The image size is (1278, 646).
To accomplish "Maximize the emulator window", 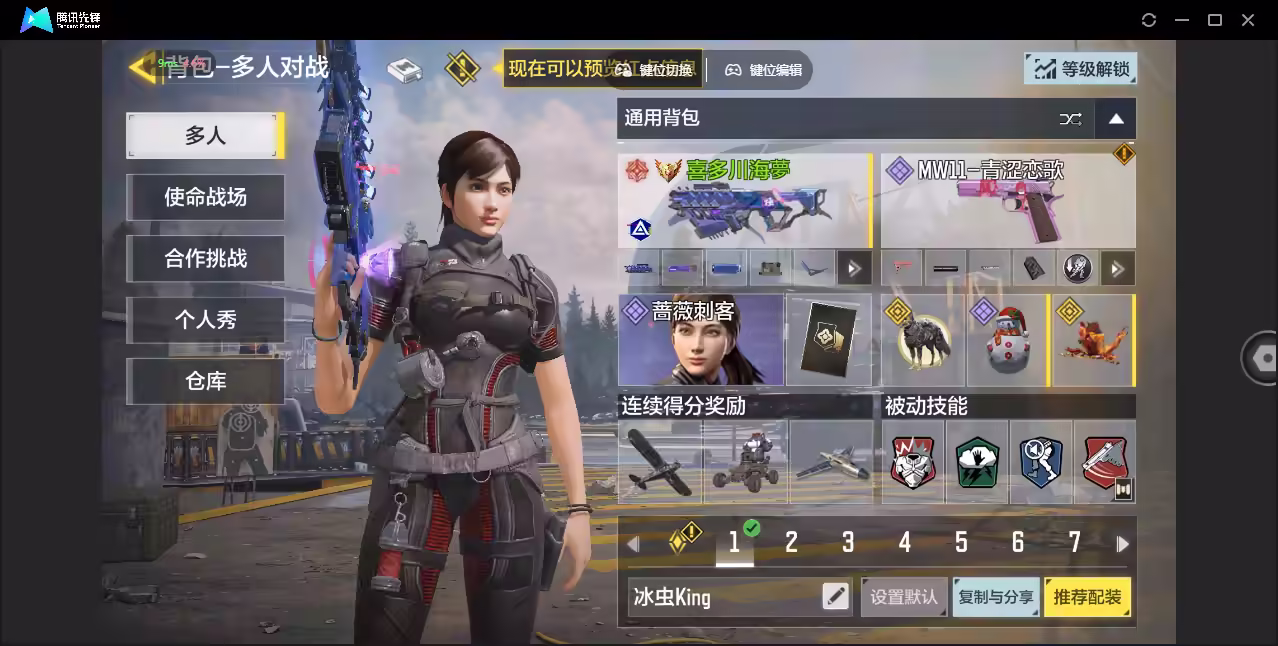I will pyautogui.click(x=1215, y=20).
